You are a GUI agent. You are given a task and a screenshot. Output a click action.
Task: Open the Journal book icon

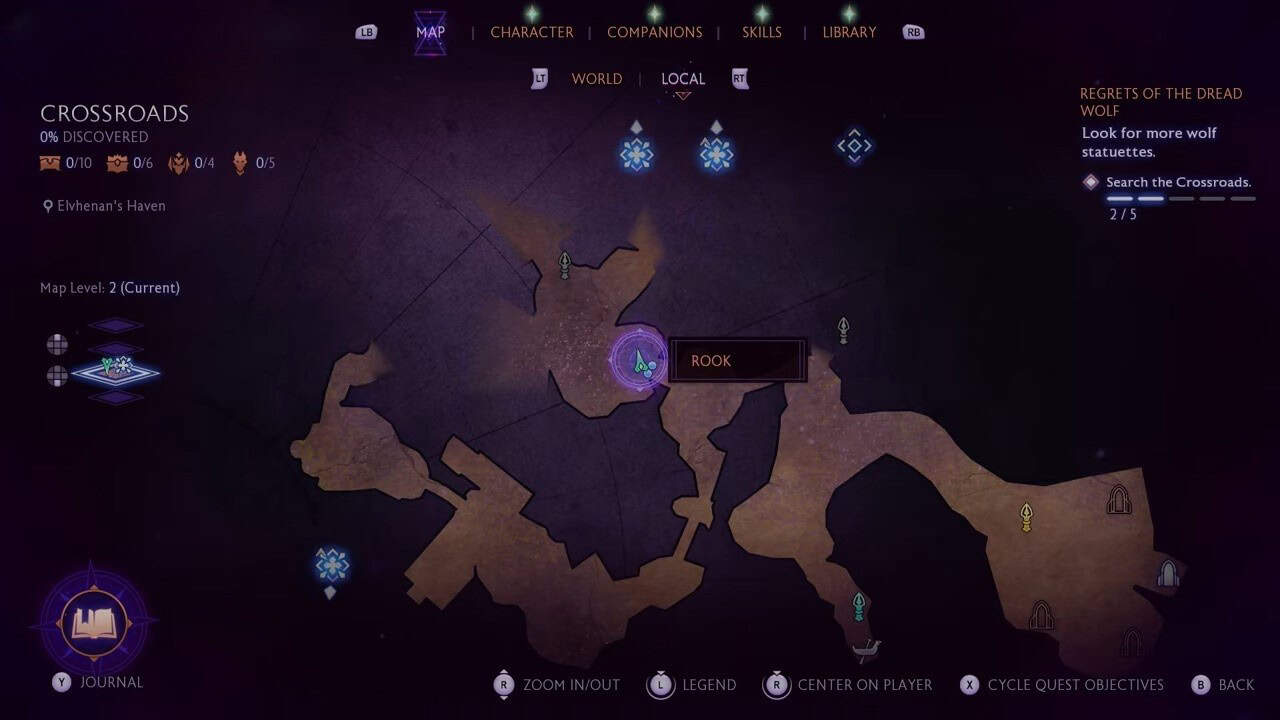tap(94, 624)
